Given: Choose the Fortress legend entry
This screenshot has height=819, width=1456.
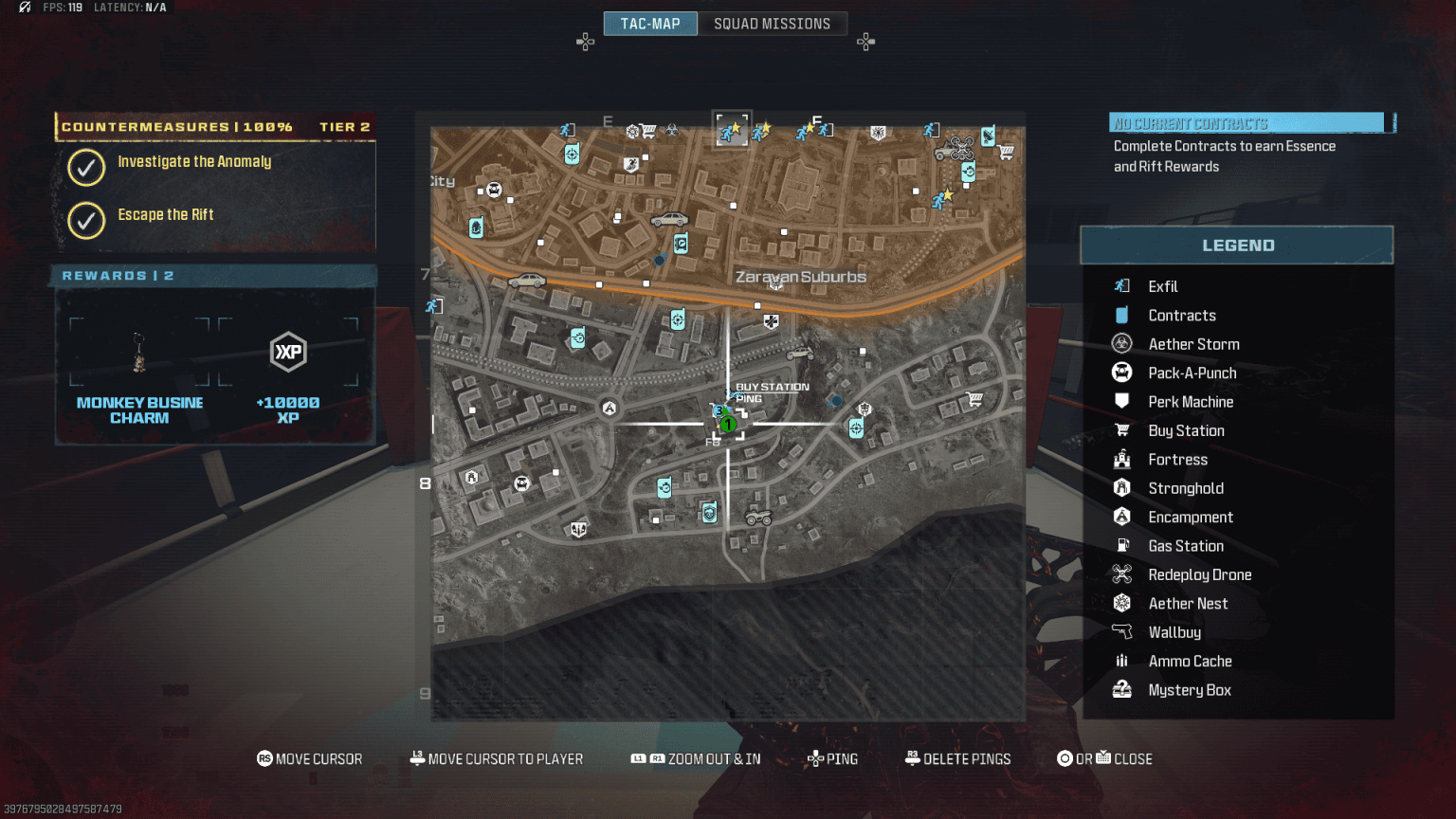Looking at the screenshot, I should [x=1177, y=460].
